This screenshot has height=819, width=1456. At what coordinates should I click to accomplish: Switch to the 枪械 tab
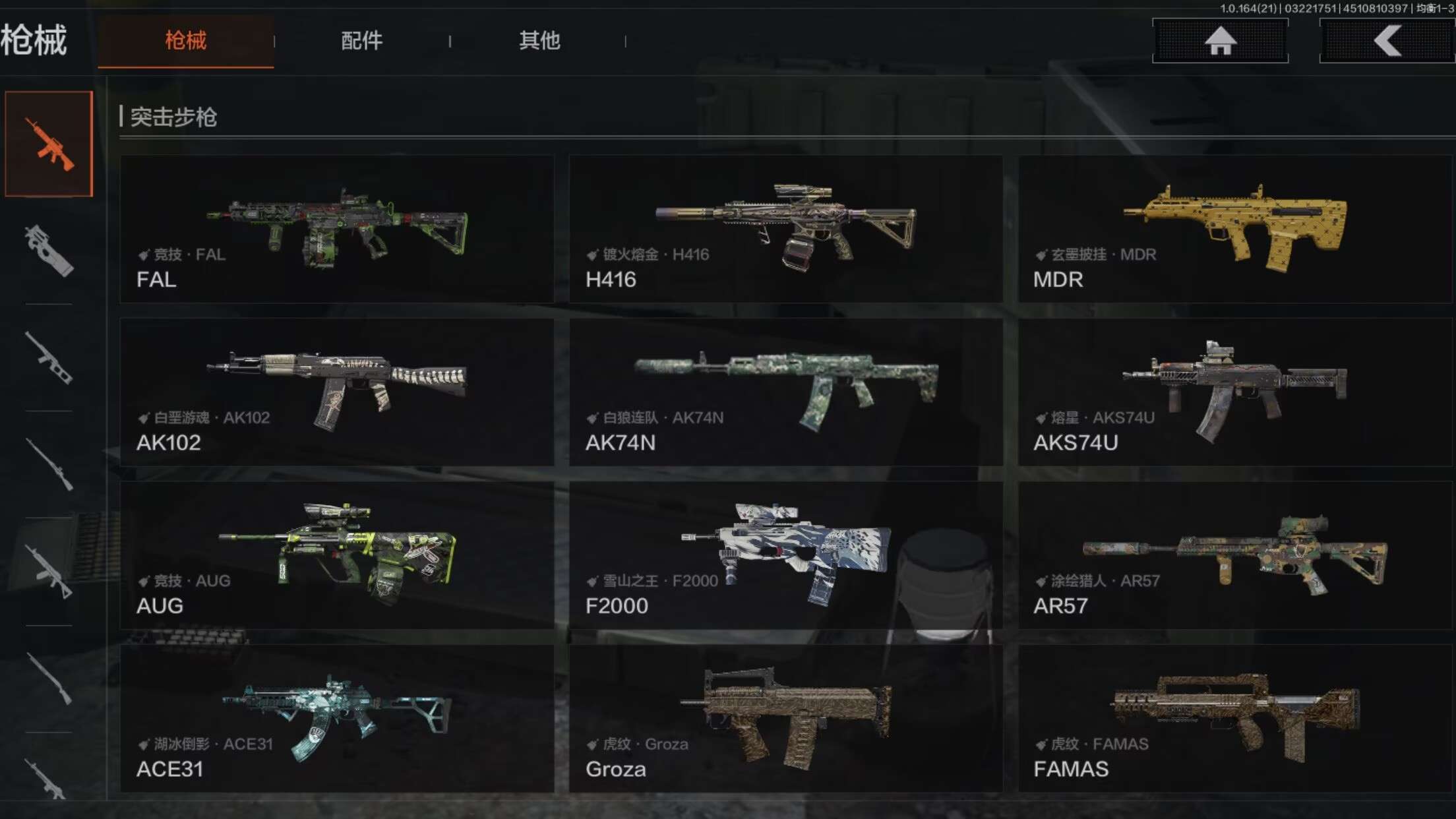(x=185, y=41)
